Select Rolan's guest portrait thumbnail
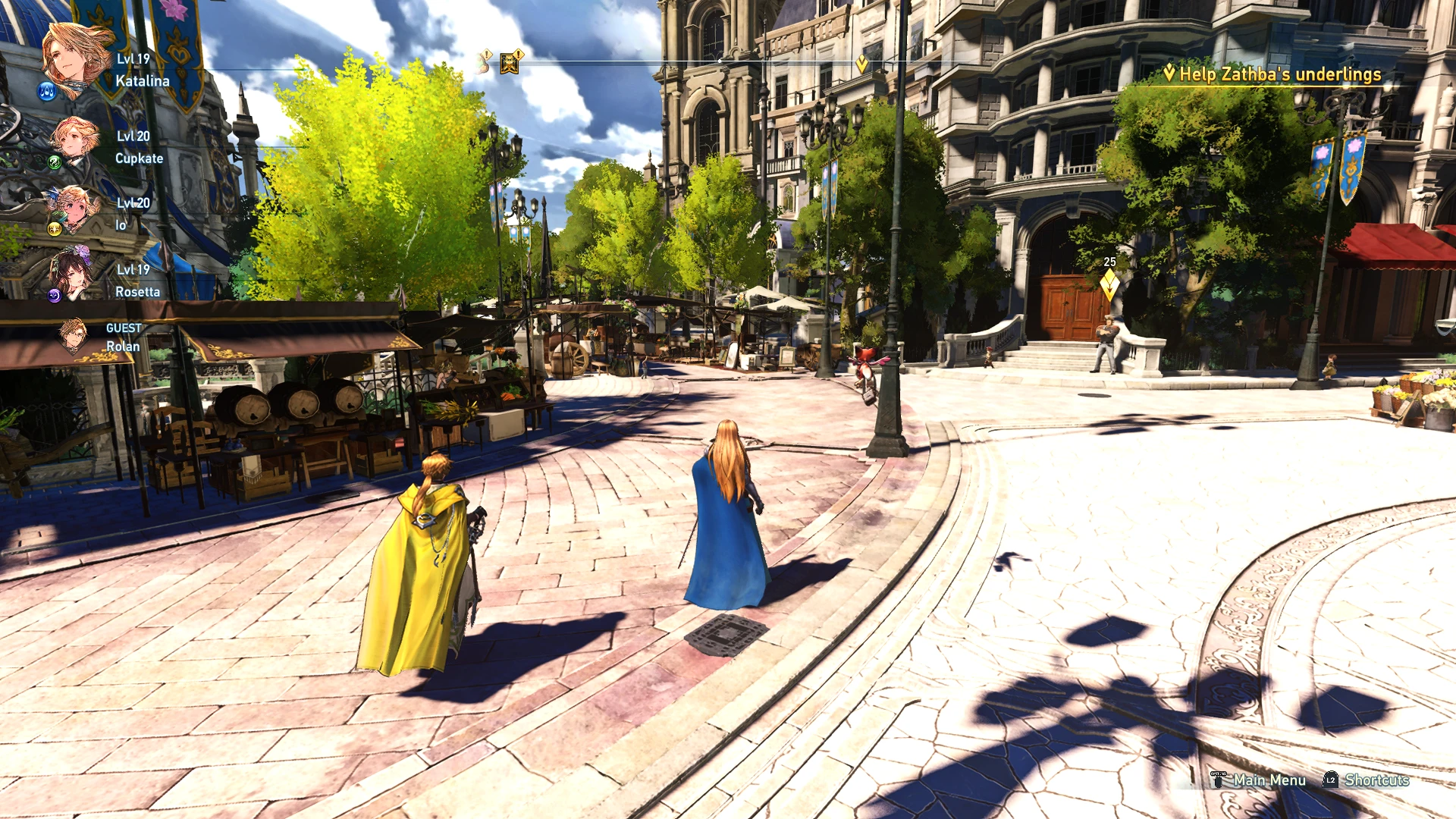 click(73, 336)
